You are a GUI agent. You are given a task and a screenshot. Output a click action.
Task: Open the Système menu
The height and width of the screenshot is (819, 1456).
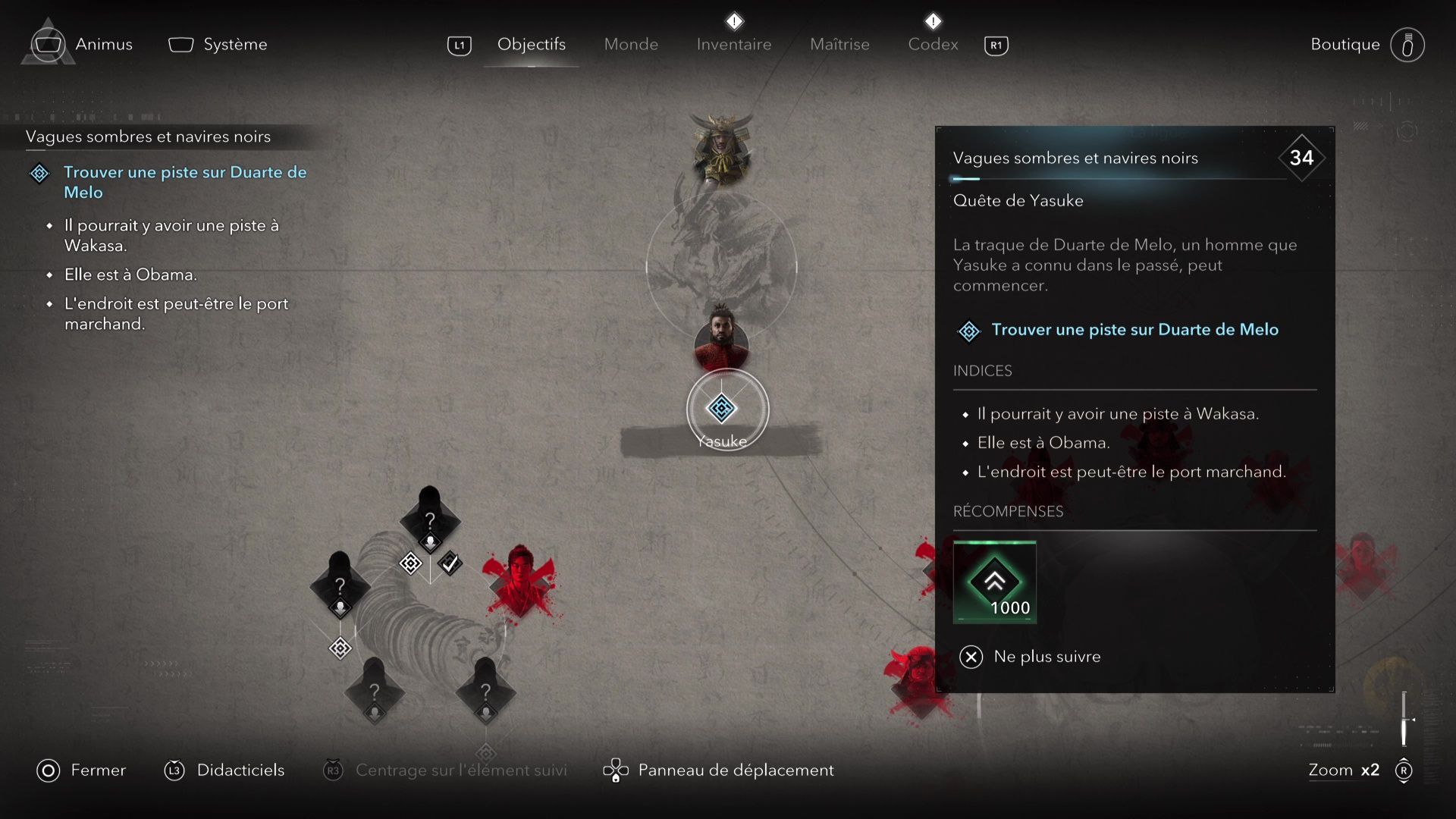point(218,44)
